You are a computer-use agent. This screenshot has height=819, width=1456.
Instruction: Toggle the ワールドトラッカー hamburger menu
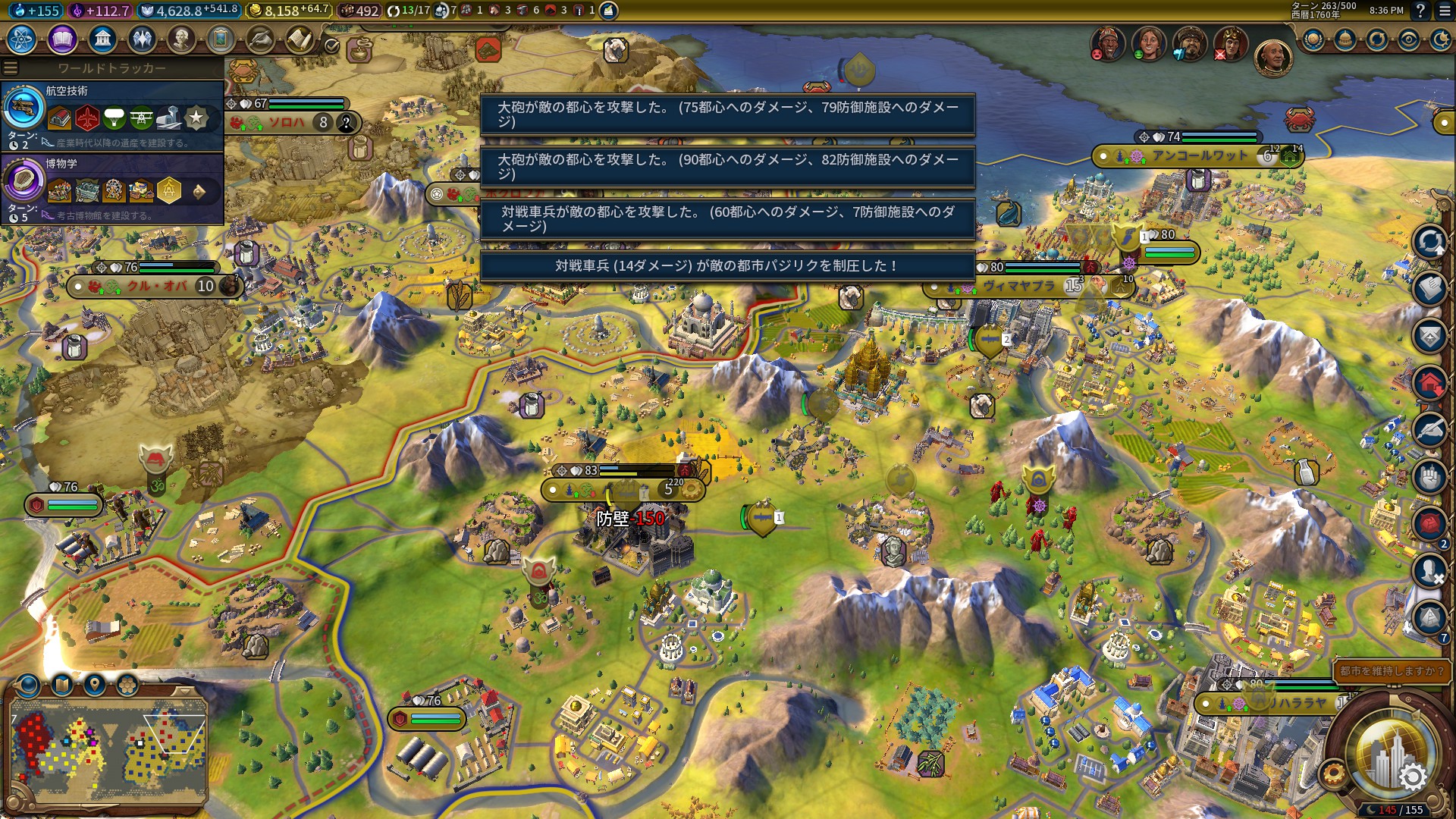pyautogui.click(x=11, y=68)
